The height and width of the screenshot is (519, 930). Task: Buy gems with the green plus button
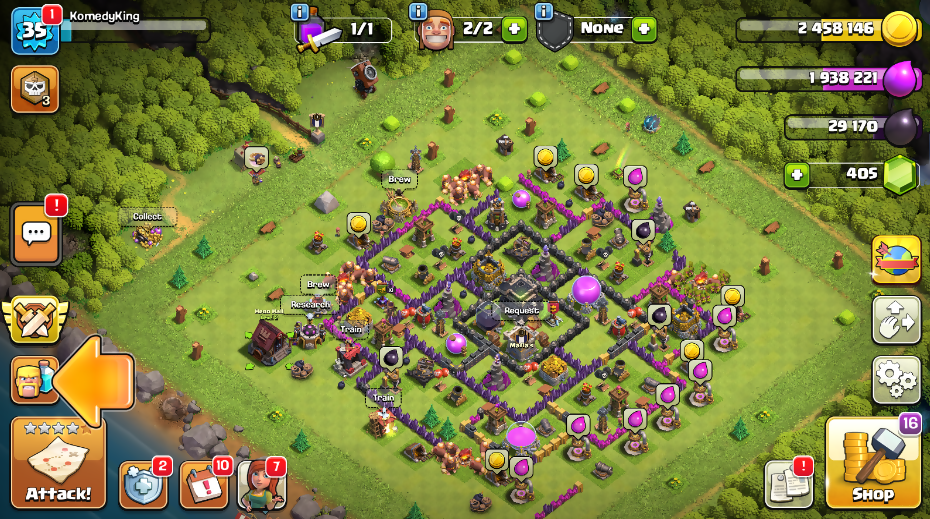[796, 175]
